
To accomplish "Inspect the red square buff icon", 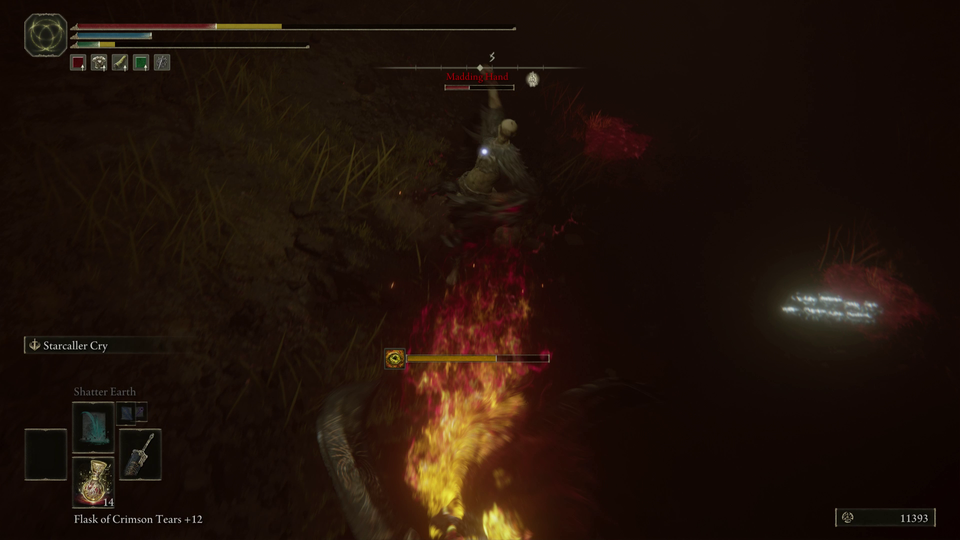I will coord(78,63).
